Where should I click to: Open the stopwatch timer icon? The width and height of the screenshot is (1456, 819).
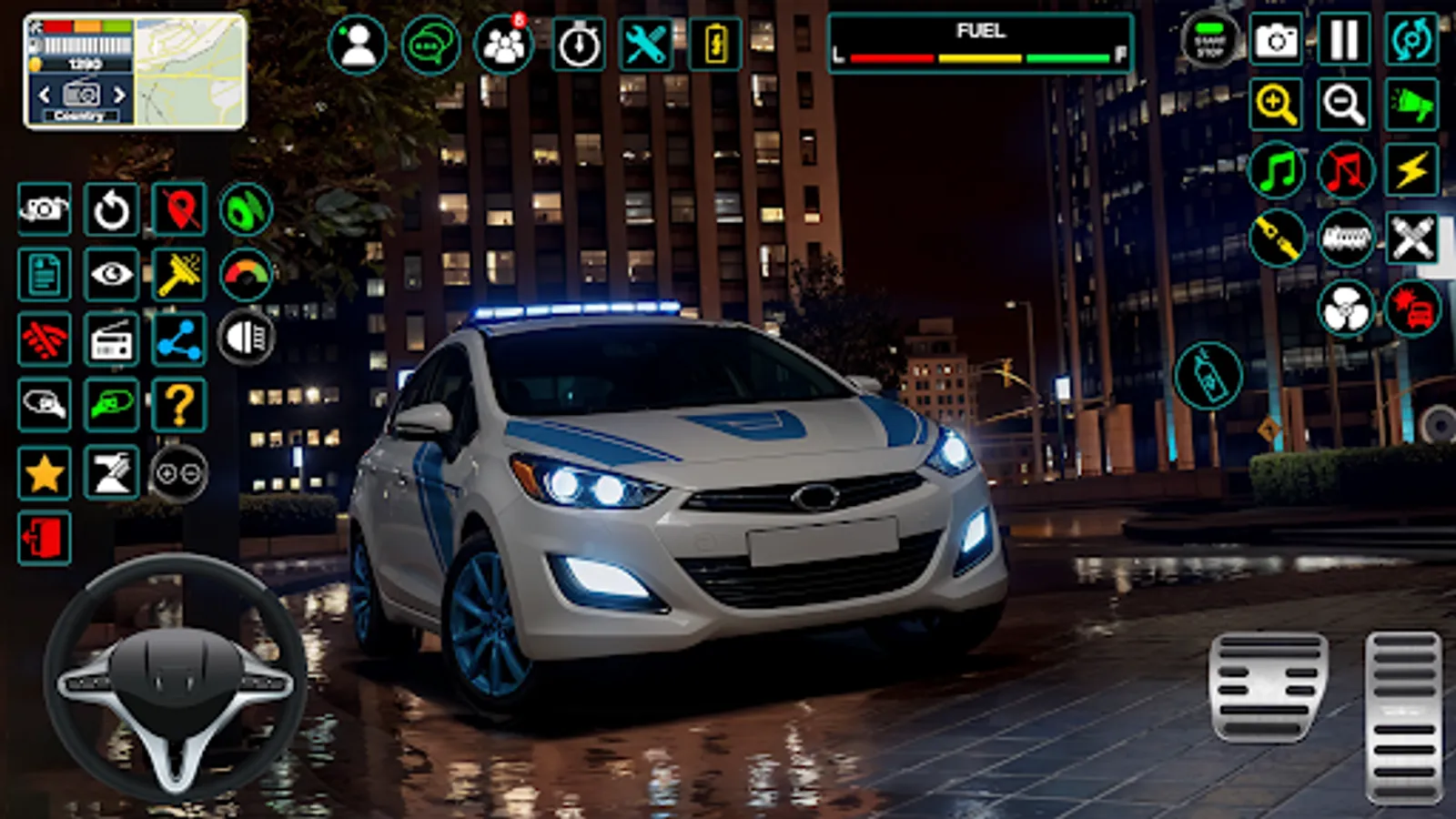(x=578, y=44)
